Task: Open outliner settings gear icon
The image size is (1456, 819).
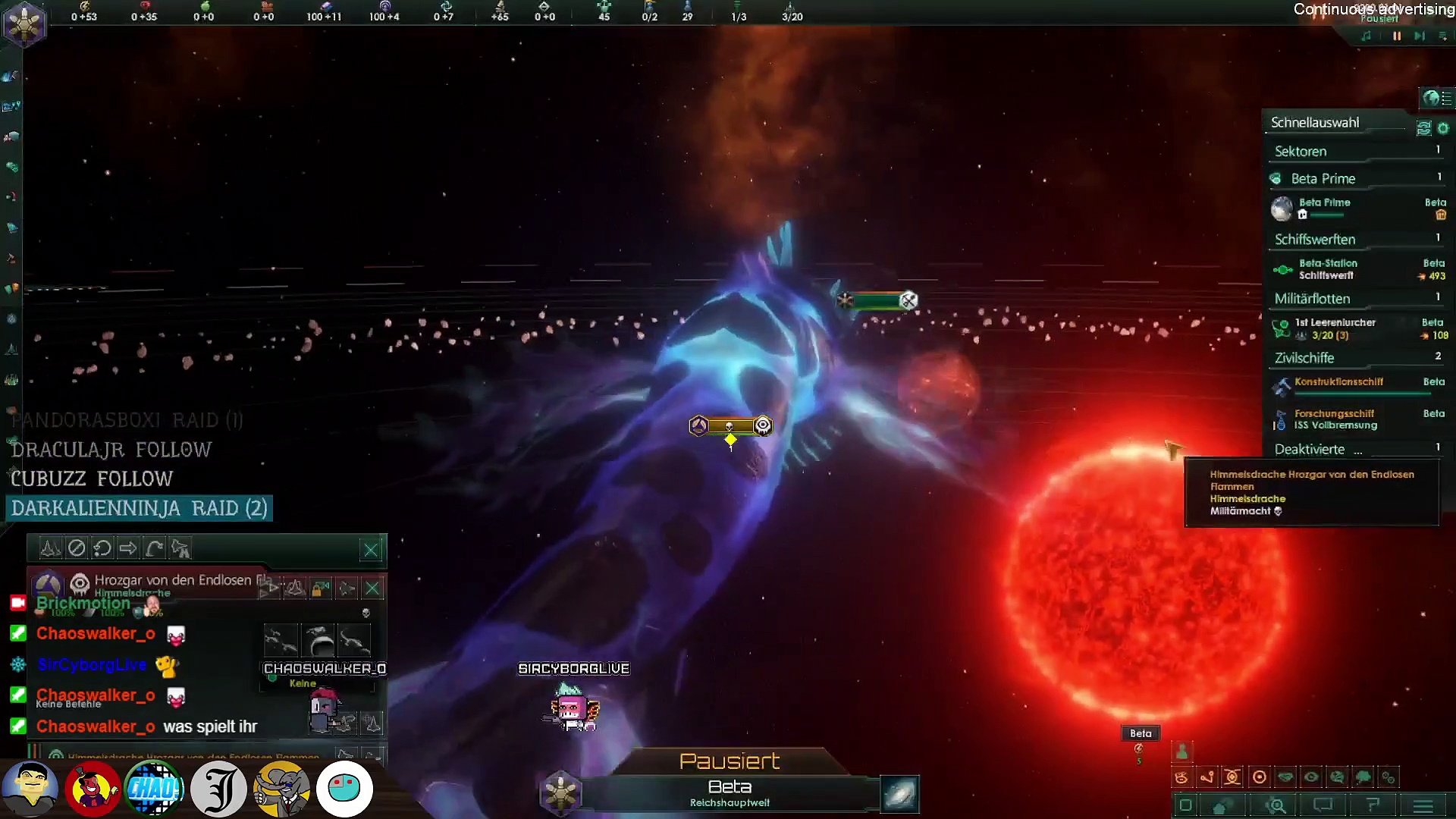Action: click(x=1443, y=128)
